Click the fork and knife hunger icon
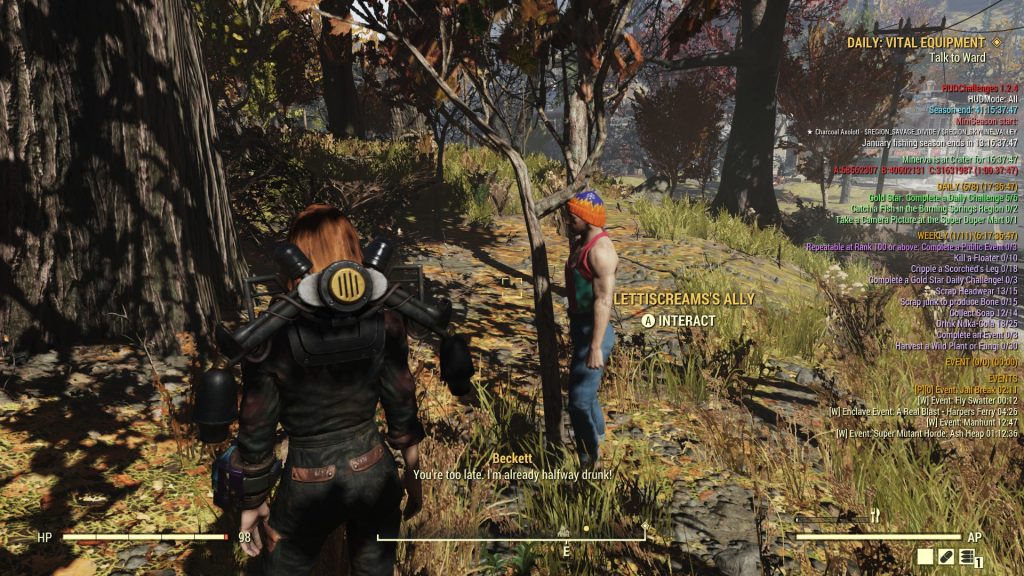This screenshot has height=576, width=1024. (x=875, y=516)
